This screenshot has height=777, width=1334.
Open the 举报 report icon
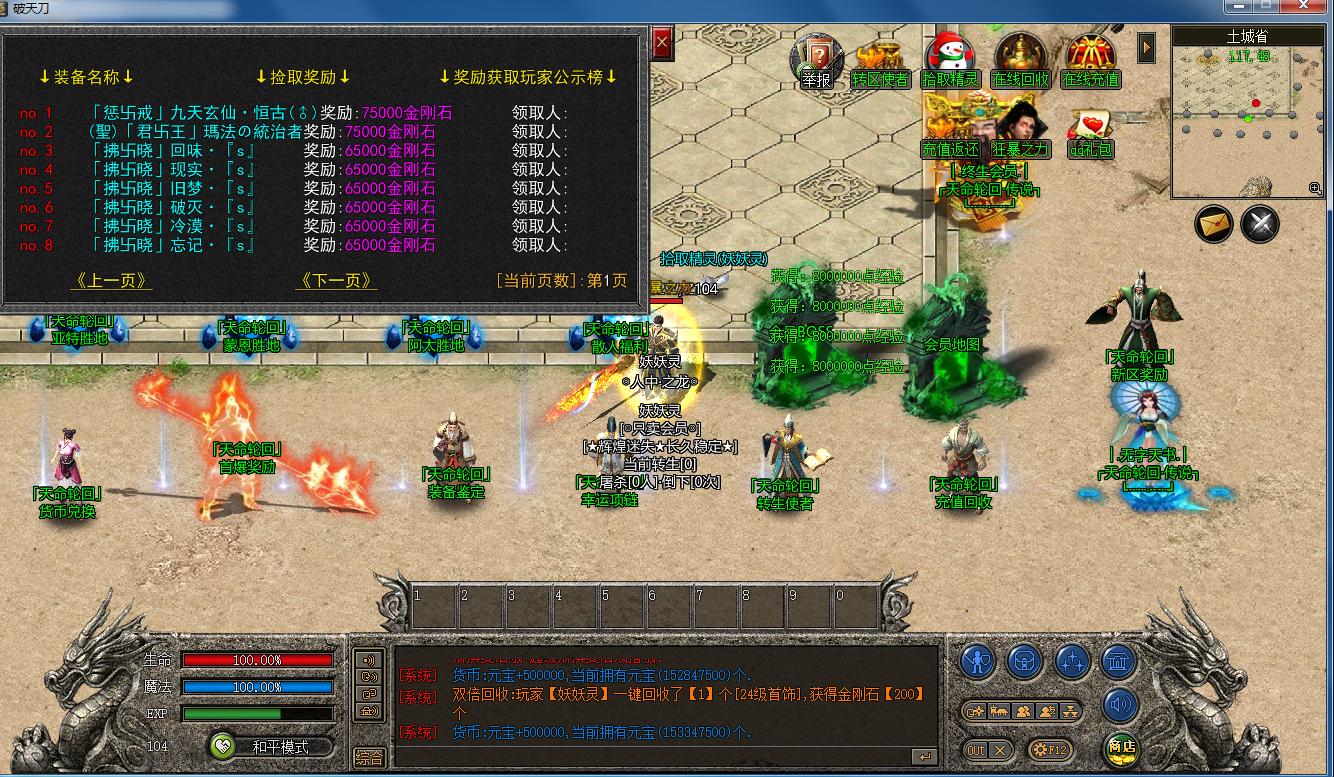[816, 58]
